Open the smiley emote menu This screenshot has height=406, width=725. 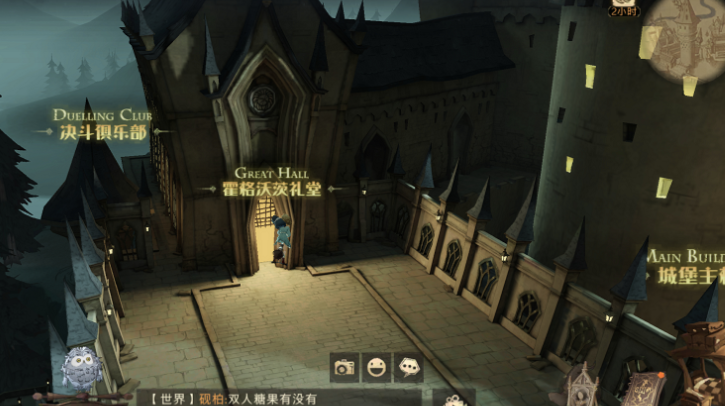pos(377,367)
